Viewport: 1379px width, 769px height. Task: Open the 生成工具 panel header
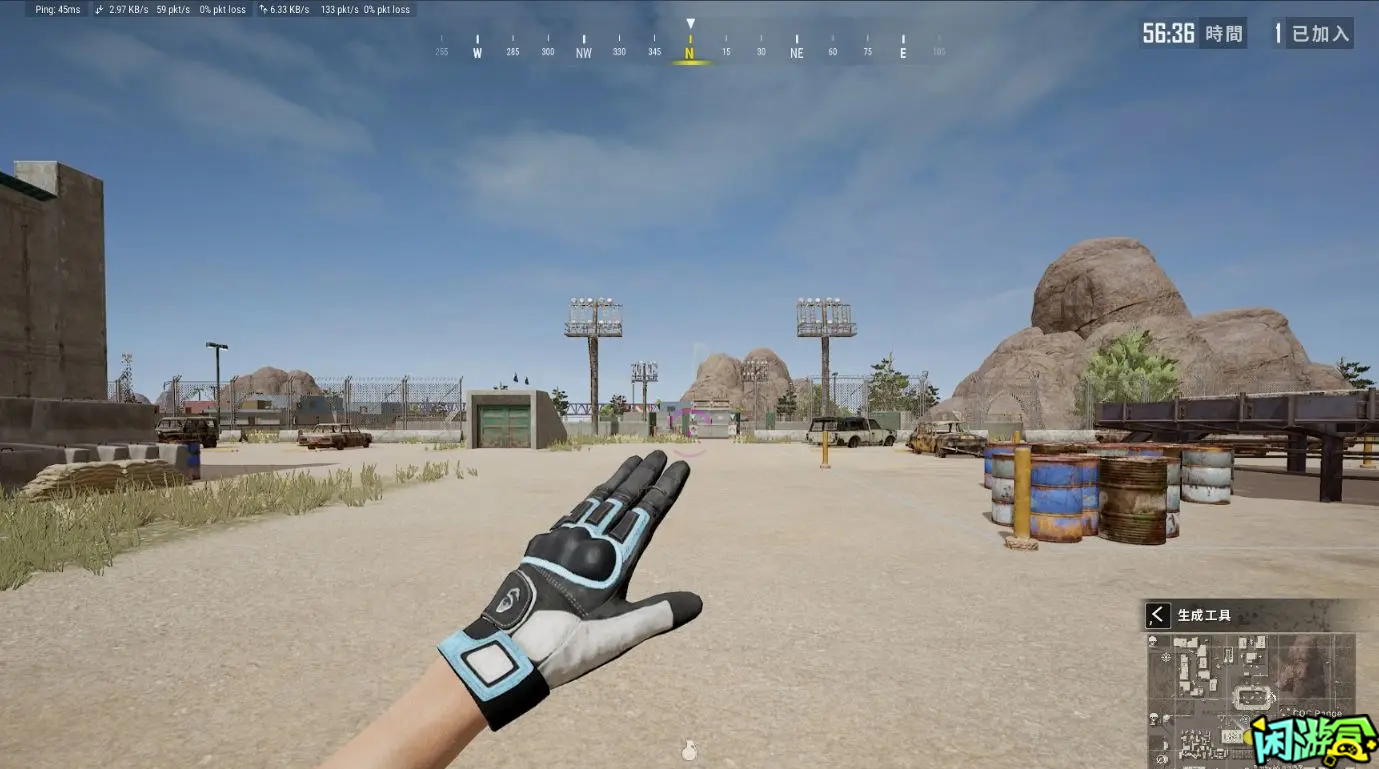1205,614
